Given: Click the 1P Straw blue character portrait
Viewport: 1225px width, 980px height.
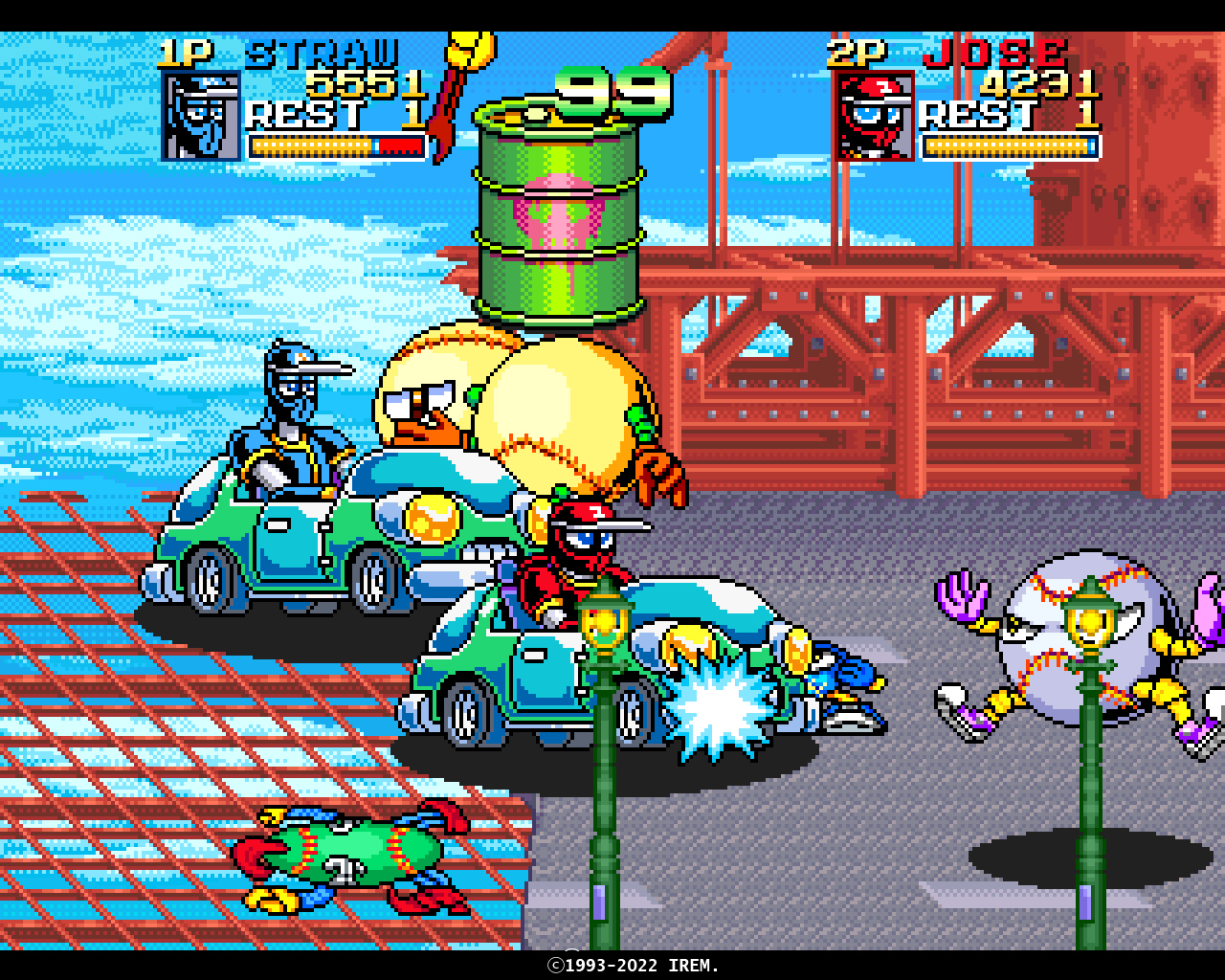Looking at the screenshot, I should pyautogui.click(x=201, y=116).
